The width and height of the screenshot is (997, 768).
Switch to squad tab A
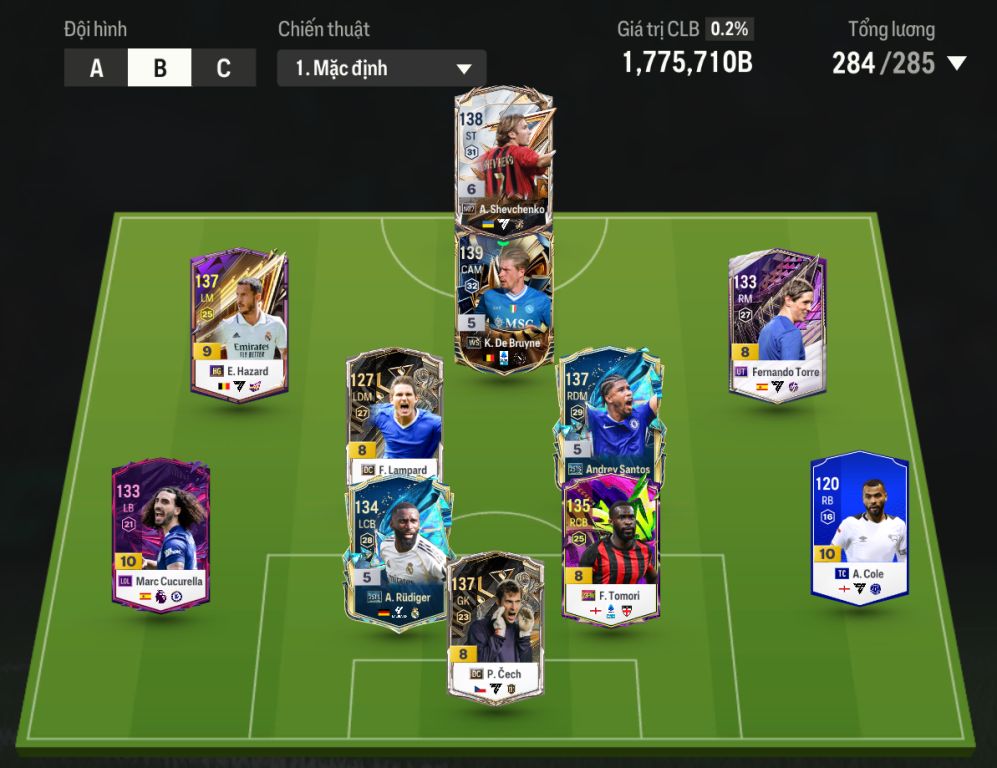(x=96, y=68)
